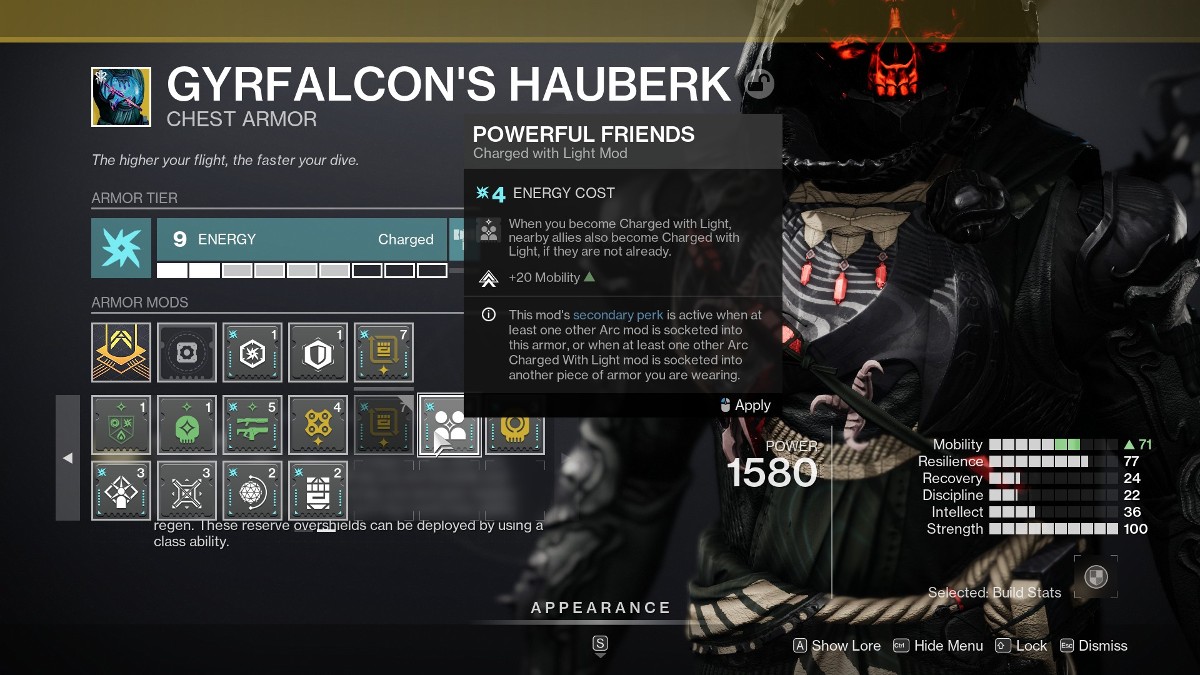Pick the yellow four-circle mod costing 4

pos(318,425)
